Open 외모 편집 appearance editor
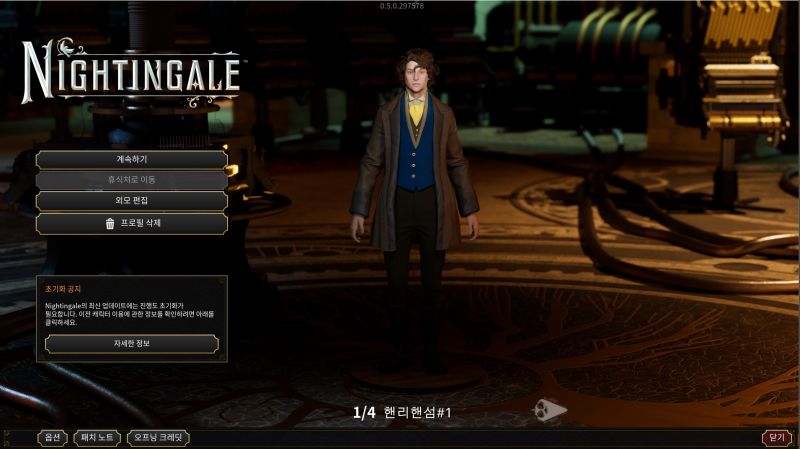 [x=131, y=201]
